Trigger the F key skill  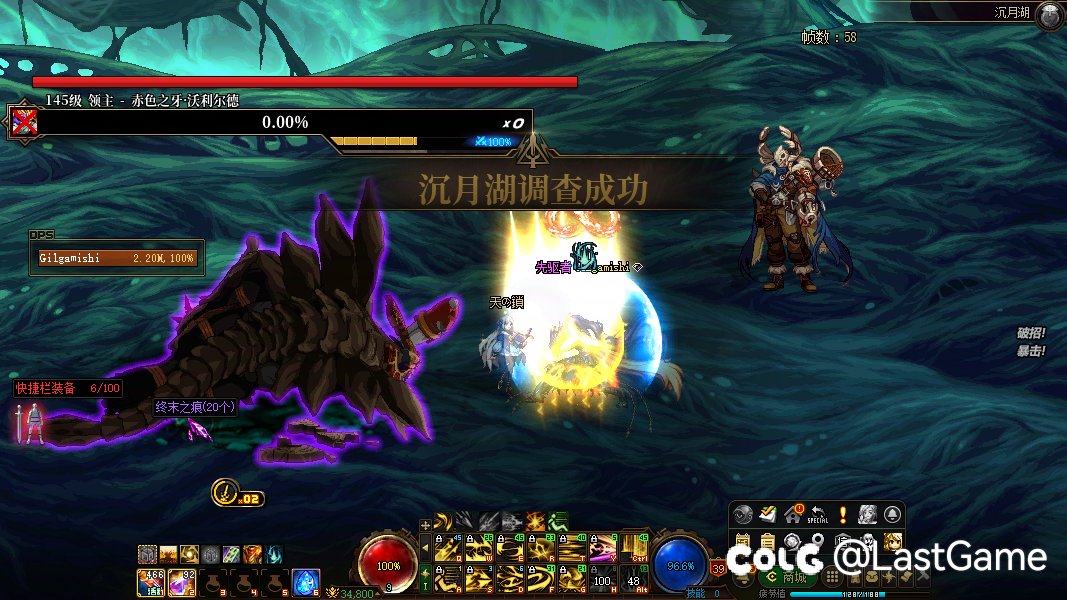[x=542, y=578]
